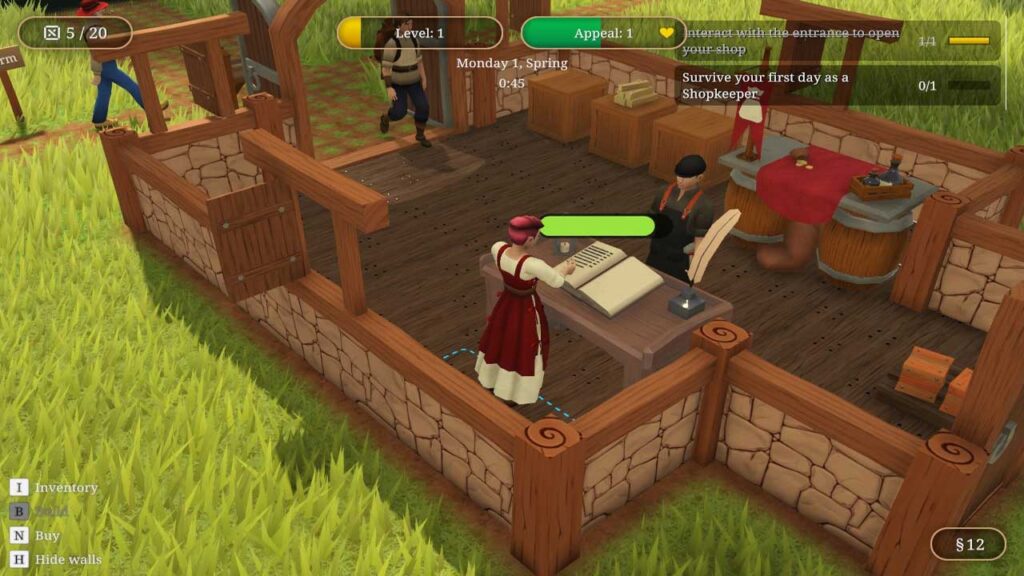Toggle the Hide walls option

pos(68,559)
